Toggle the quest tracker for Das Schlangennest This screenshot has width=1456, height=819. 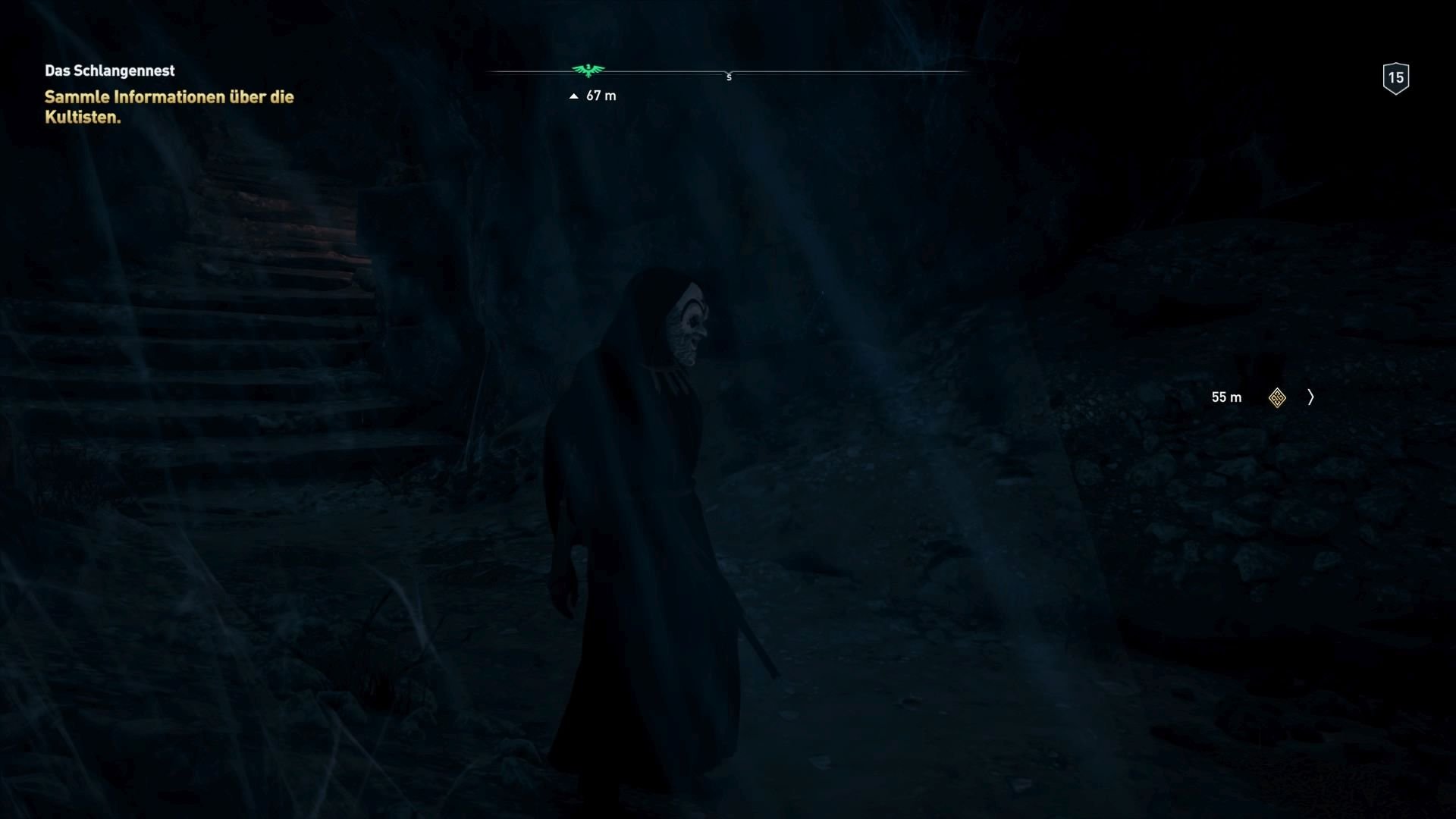(x=109, y=71)
